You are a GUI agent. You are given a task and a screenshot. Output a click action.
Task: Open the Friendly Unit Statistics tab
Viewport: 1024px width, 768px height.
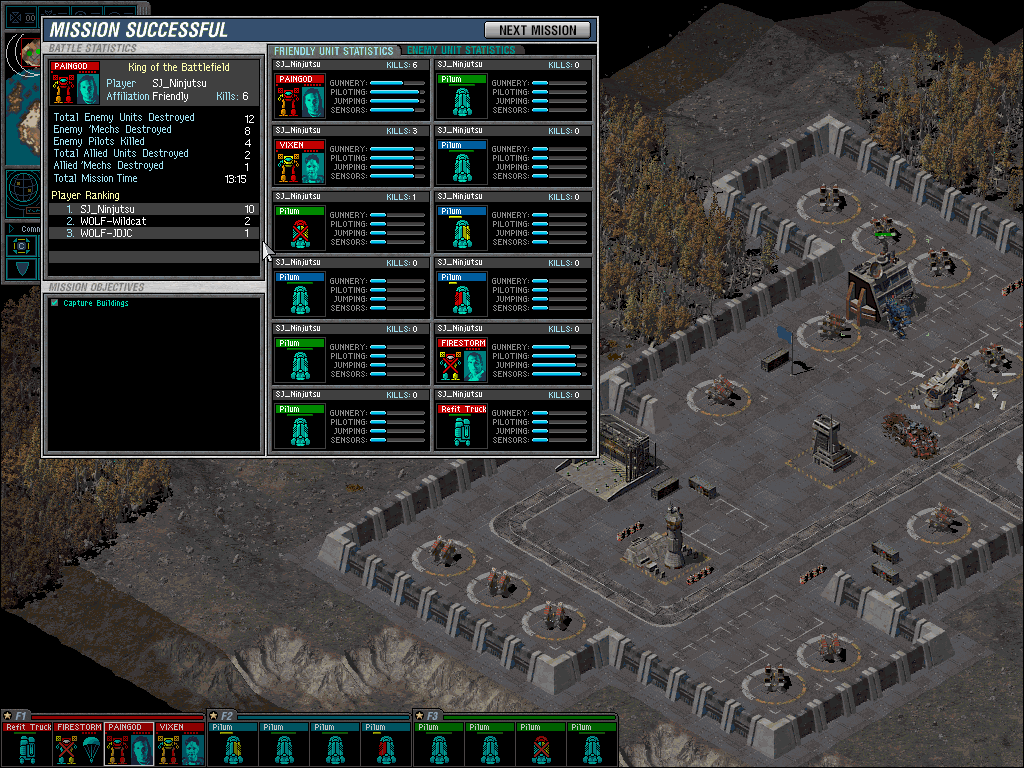click(333, 50)
